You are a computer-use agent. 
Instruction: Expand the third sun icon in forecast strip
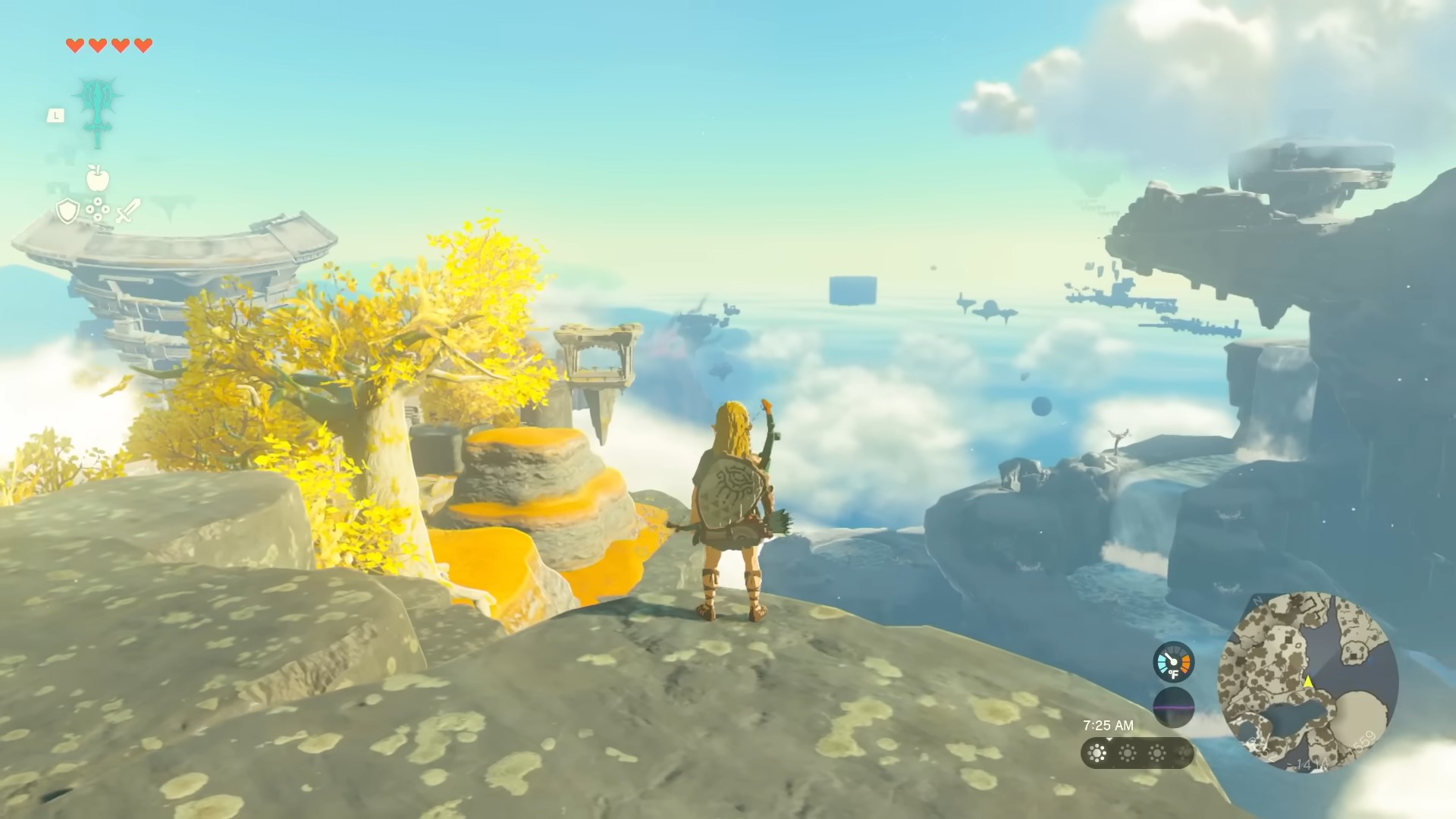point(1158,752)
